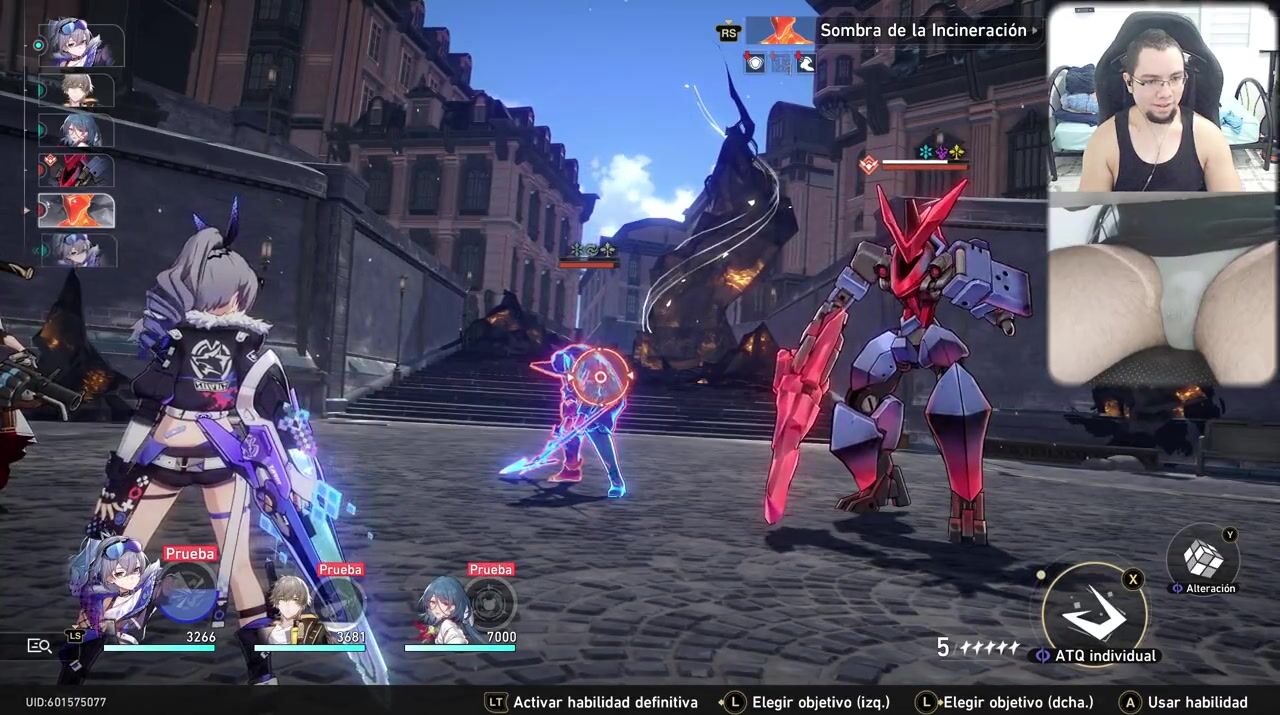Viewport: 1280px width, 715px height.
Task: Select the brown-haired character in the turn order
Action: point(76,90)
